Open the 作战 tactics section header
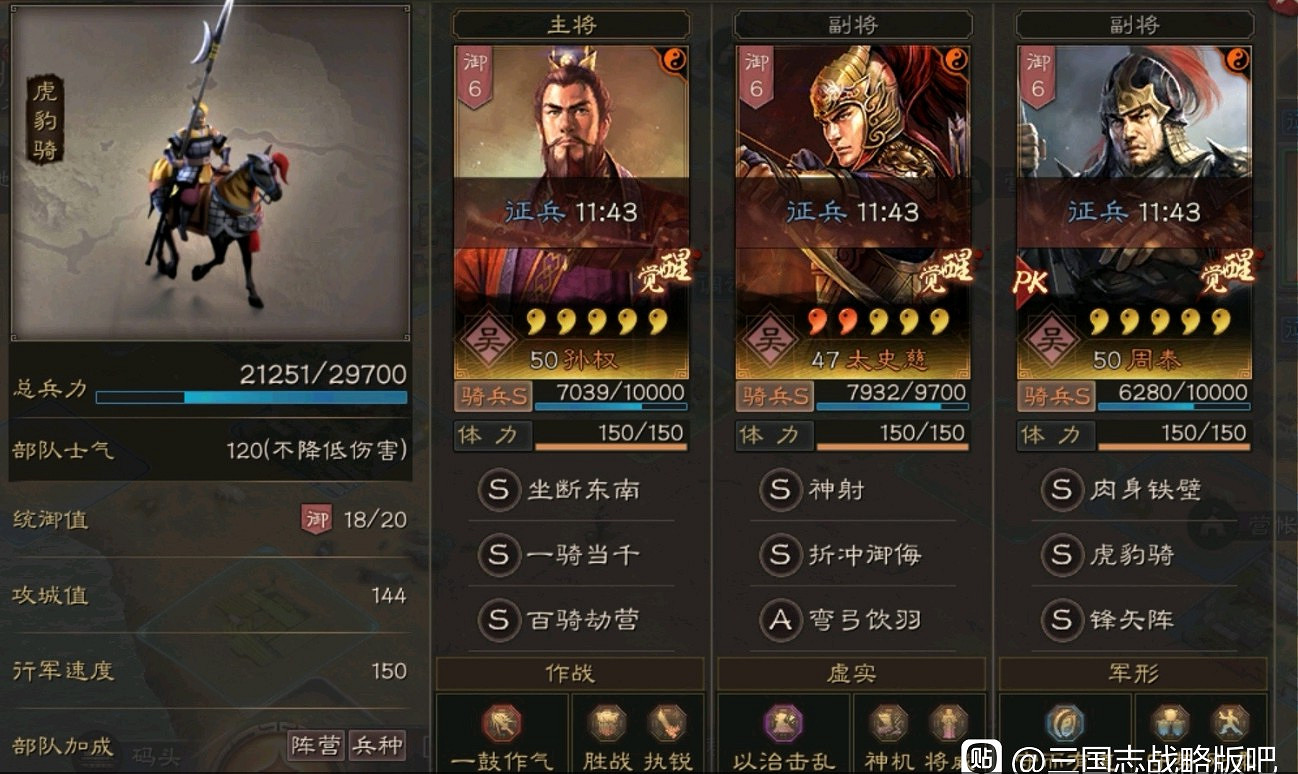The width and height of the screenshot is (1298, 774). [570, 674]
